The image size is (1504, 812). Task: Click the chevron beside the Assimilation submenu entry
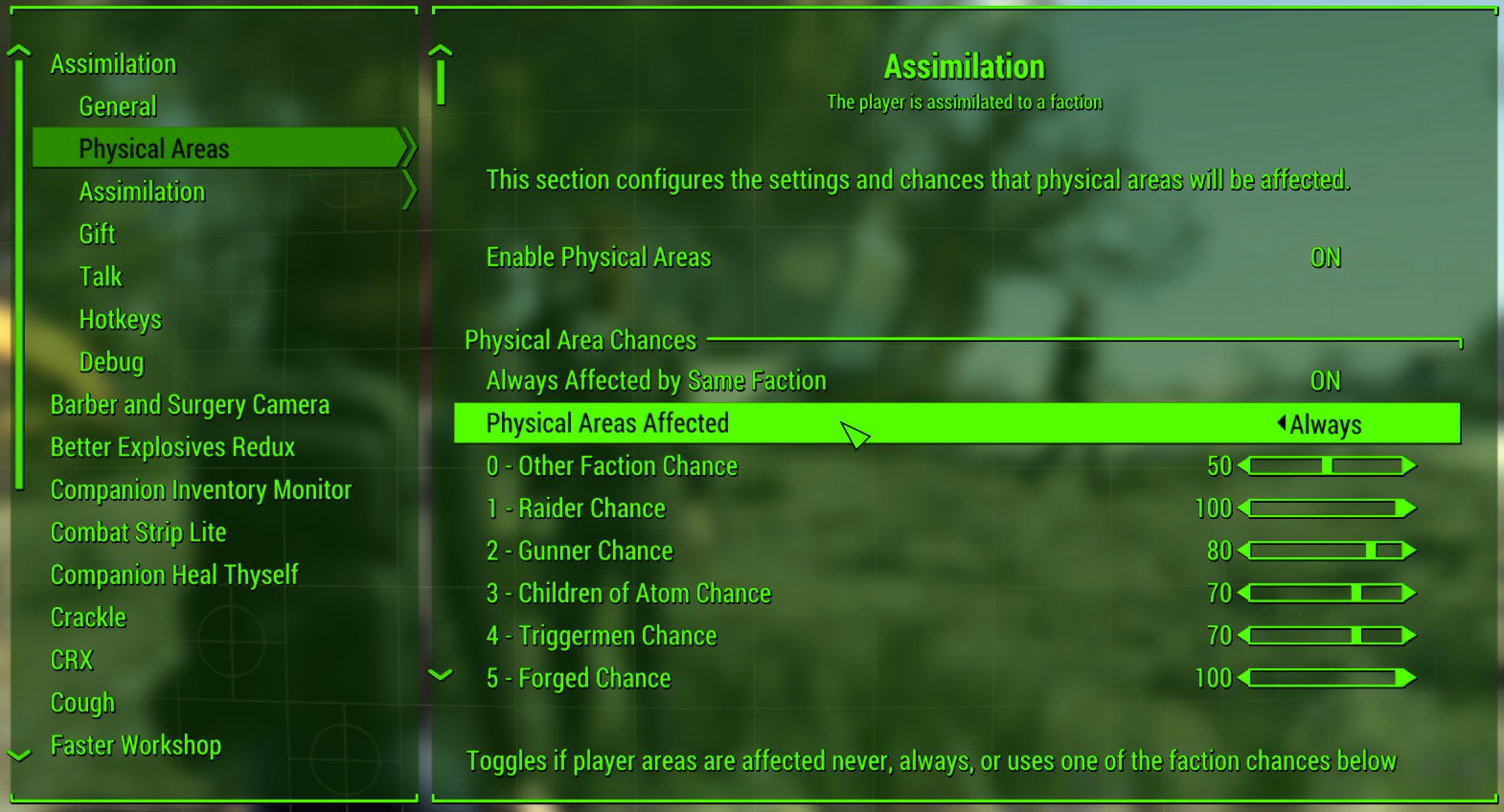point(410,192)
